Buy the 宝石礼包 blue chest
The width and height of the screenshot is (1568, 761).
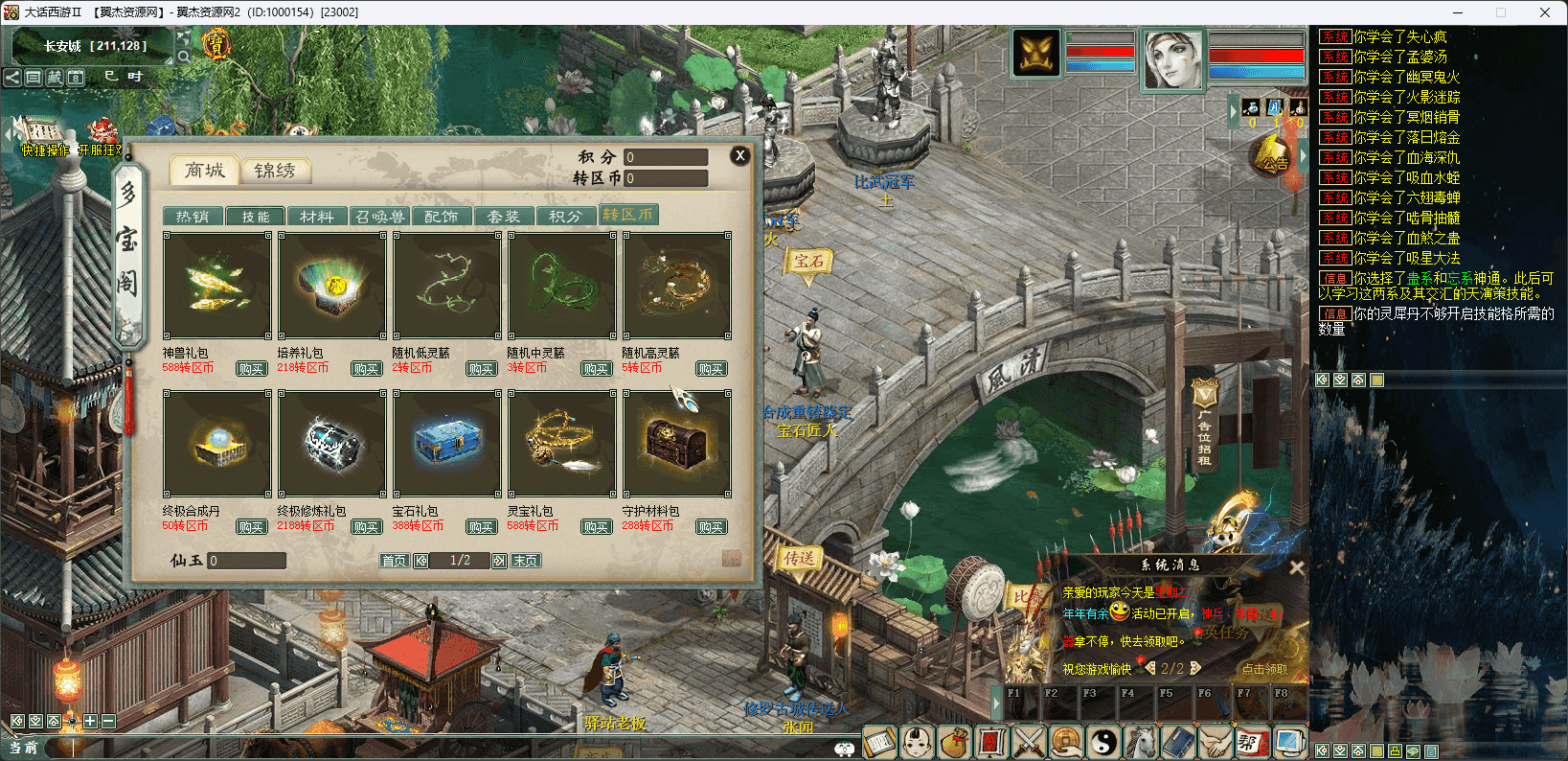point(481,527)
